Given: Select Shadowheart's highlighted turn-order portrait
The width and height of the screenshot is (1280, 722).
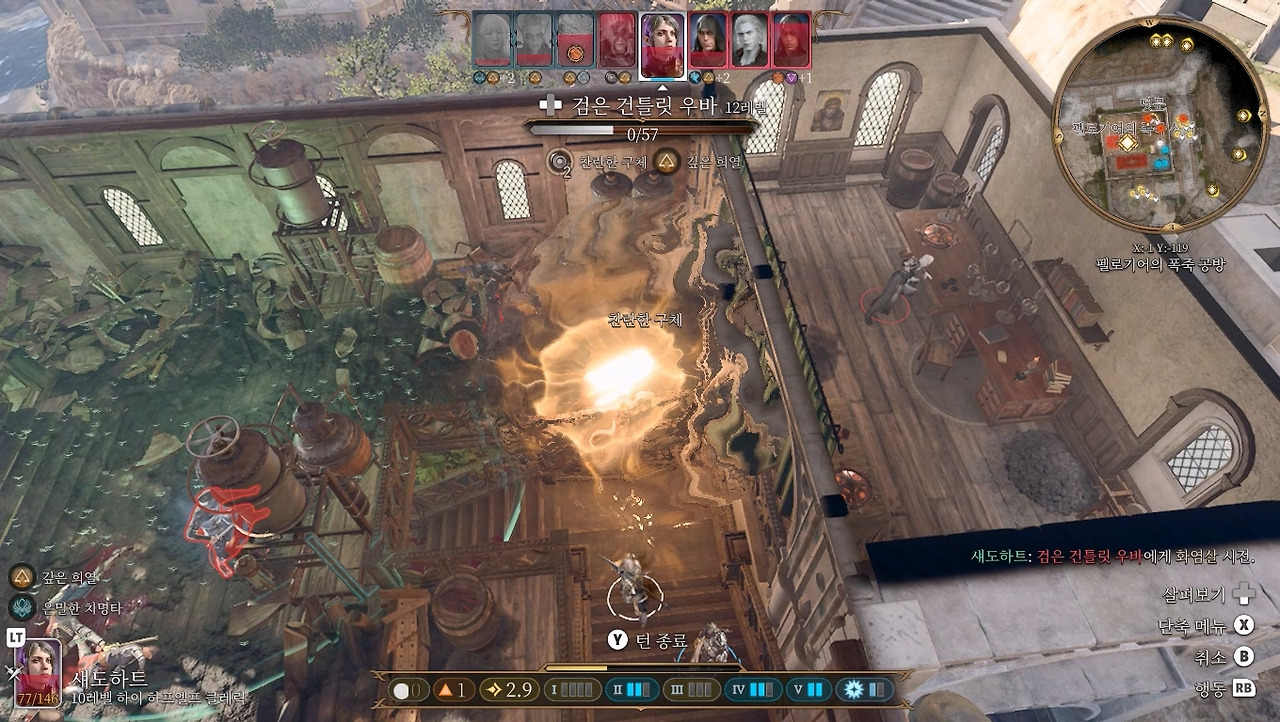Looking at the screenshot, I should click(x=662, y=44).
